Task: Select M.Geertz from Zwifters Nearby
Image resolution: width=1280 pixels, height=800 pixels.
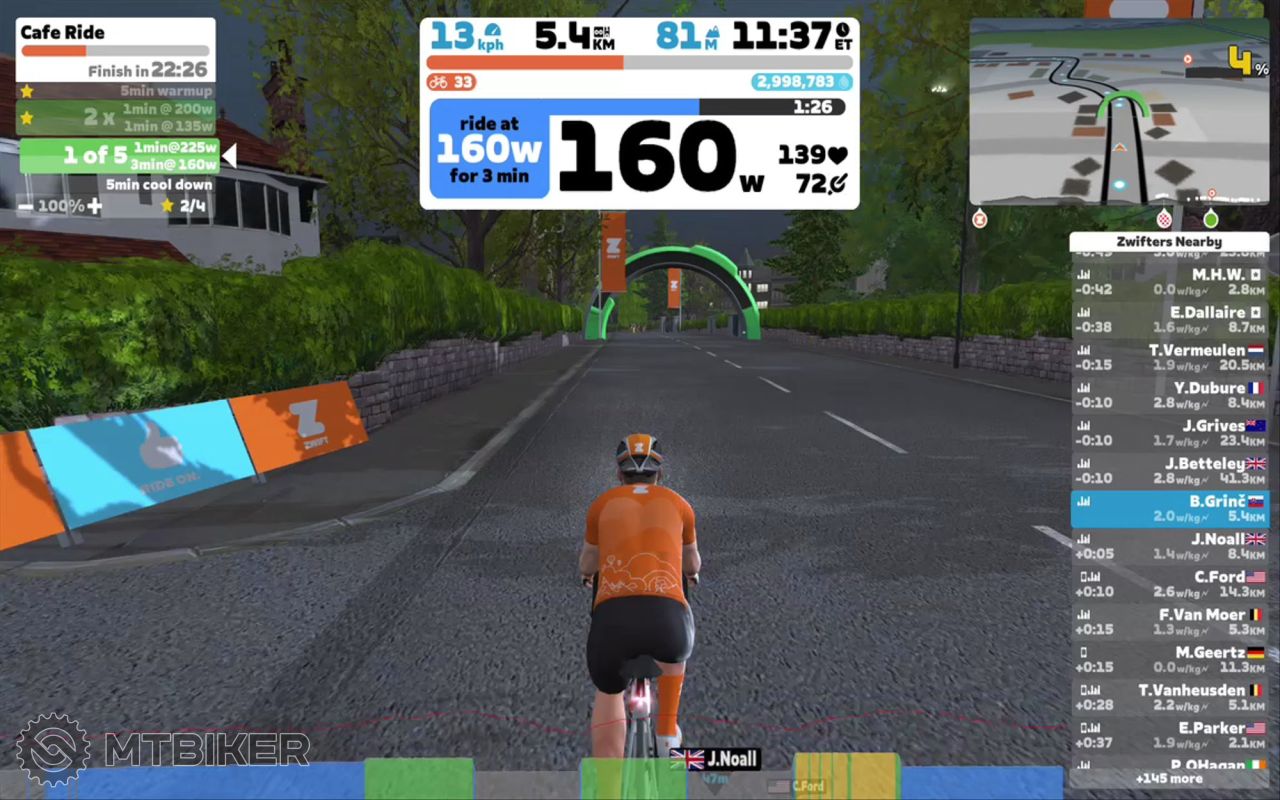Action: (x=1169, y=660)
